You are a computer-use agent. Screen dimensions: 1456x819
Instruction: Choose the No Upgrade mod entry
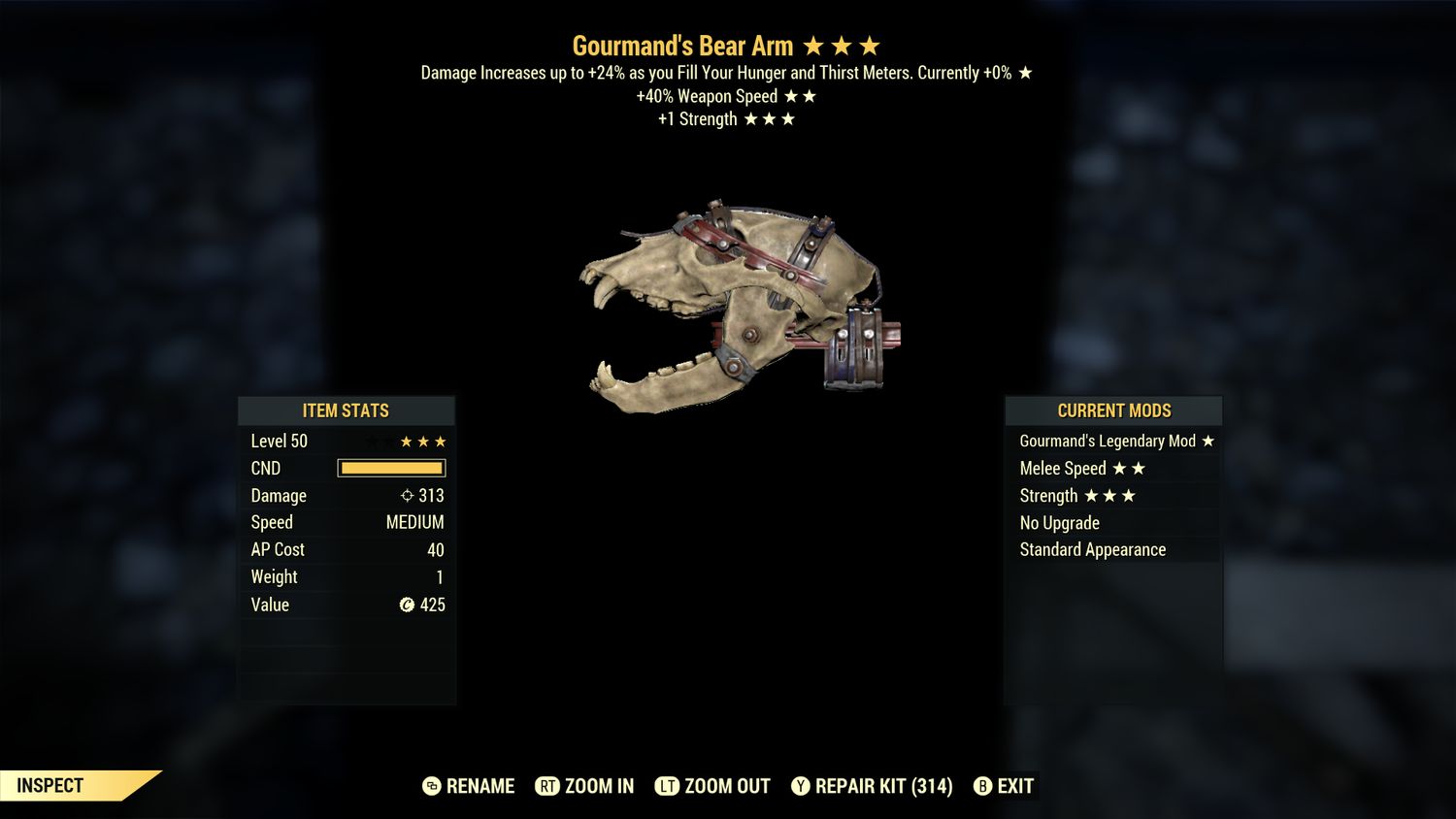pyautogui.click(x=1113, y=523)
